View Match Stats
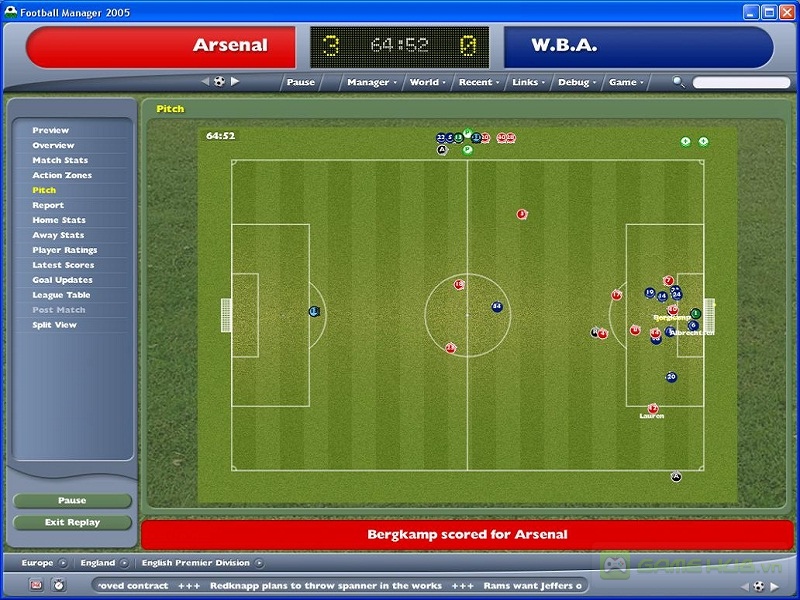800x600 pixels. [x=60, y=160]
